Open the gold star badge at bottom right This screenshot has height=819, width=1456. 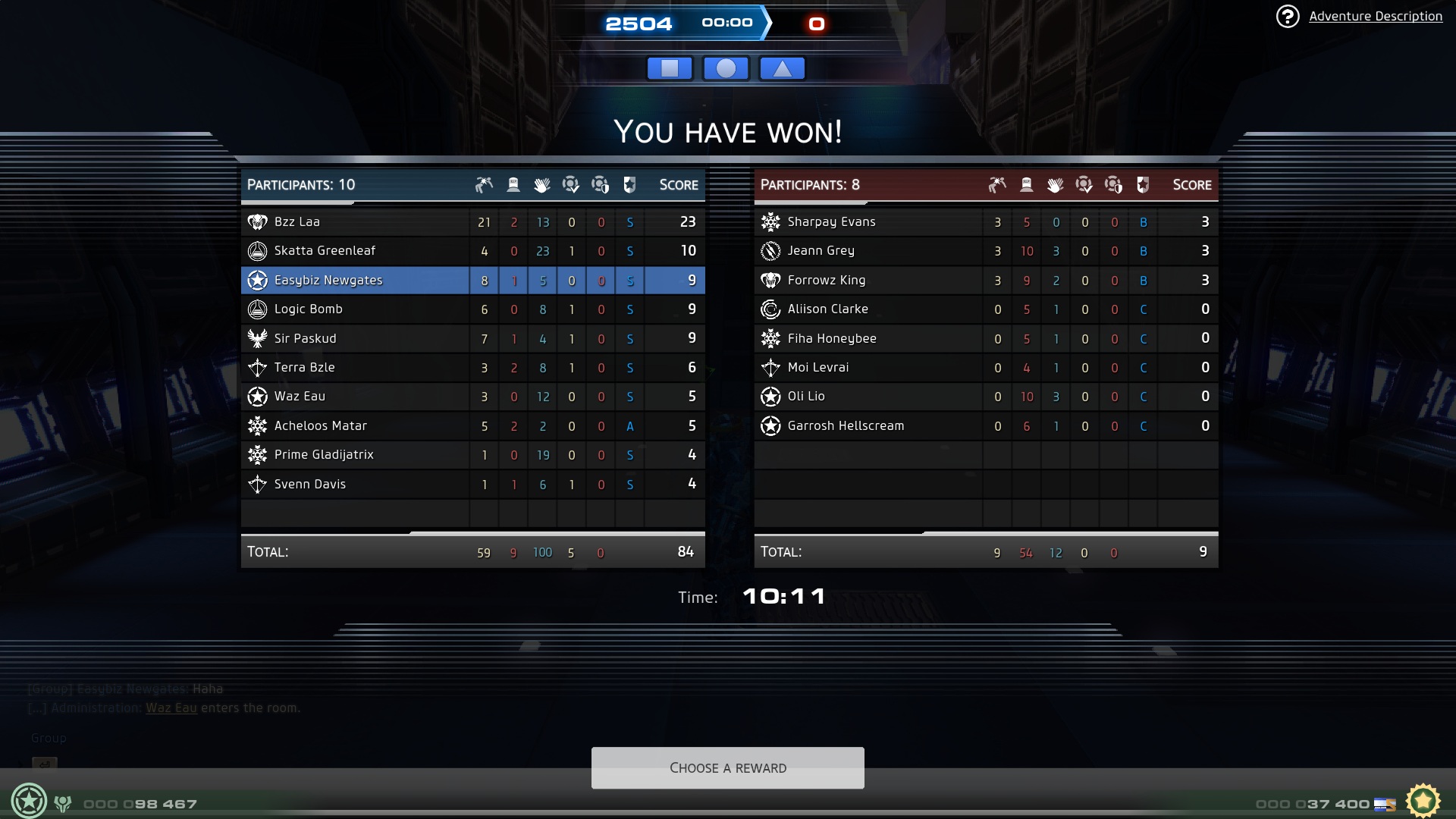[x=1423, y=801]
